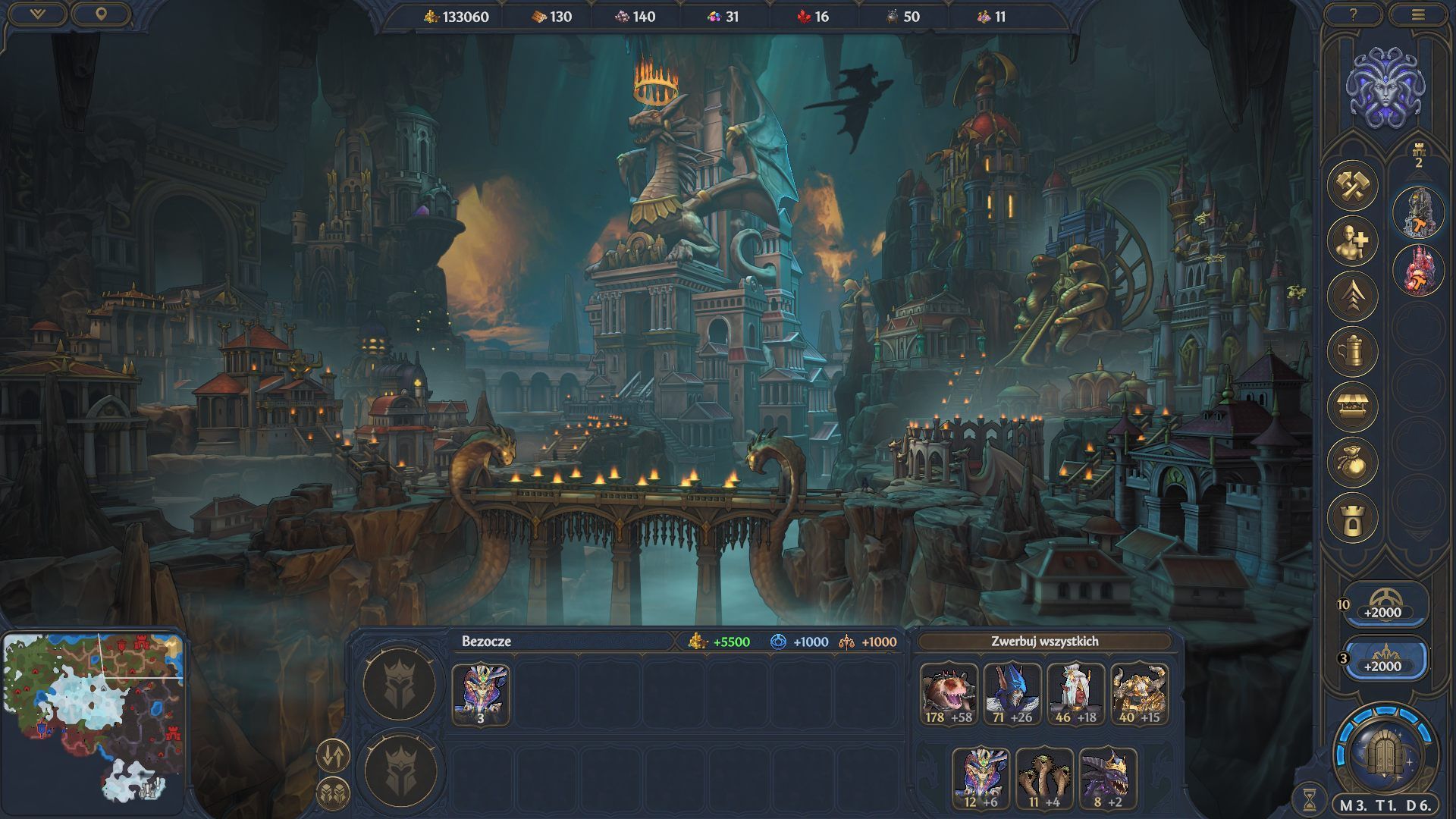1456x819 pixels.
Task: Click the minimap world overview
Action: click(93, 717)
